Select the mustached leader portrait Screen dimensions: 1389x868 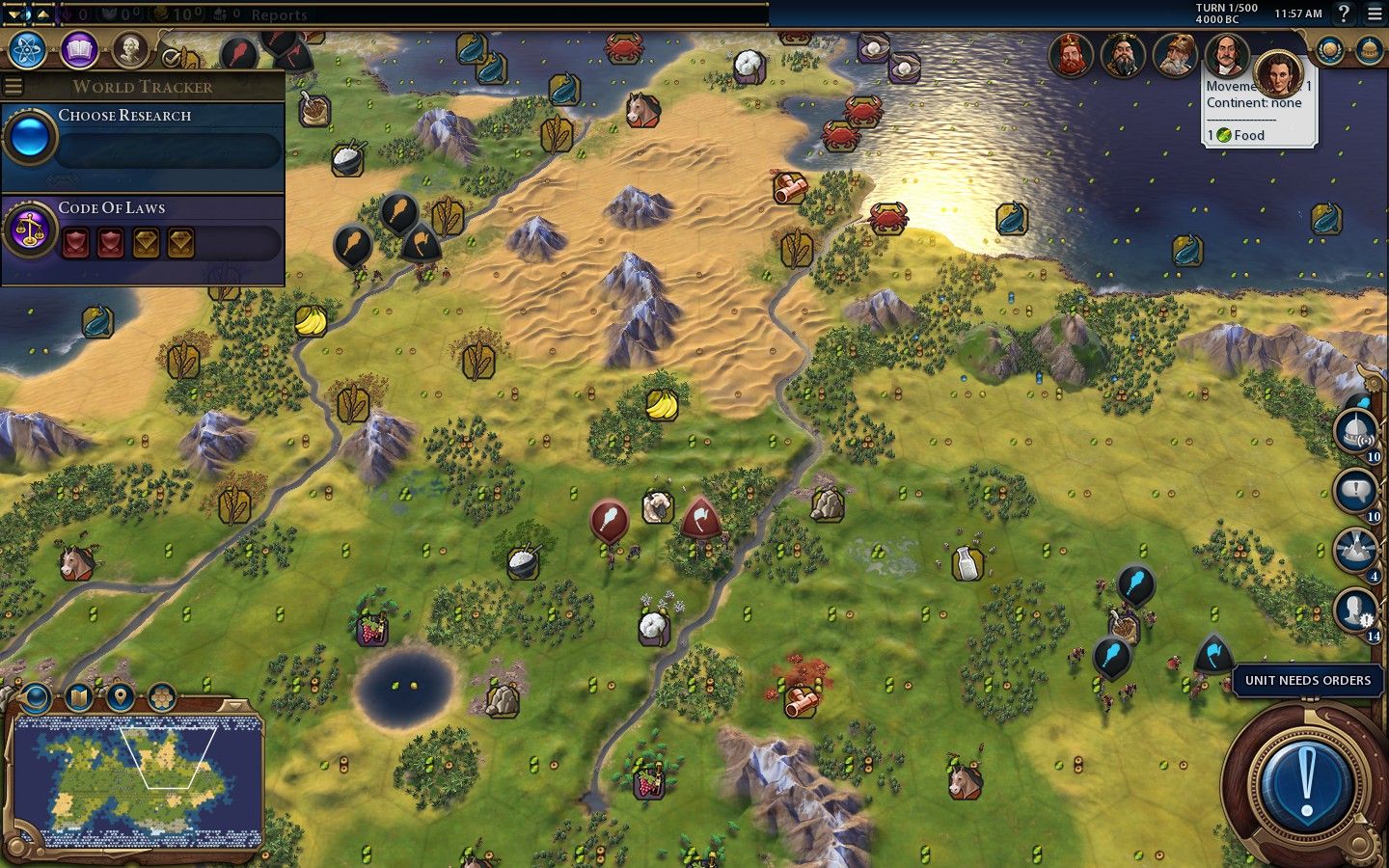[1226, 56]
